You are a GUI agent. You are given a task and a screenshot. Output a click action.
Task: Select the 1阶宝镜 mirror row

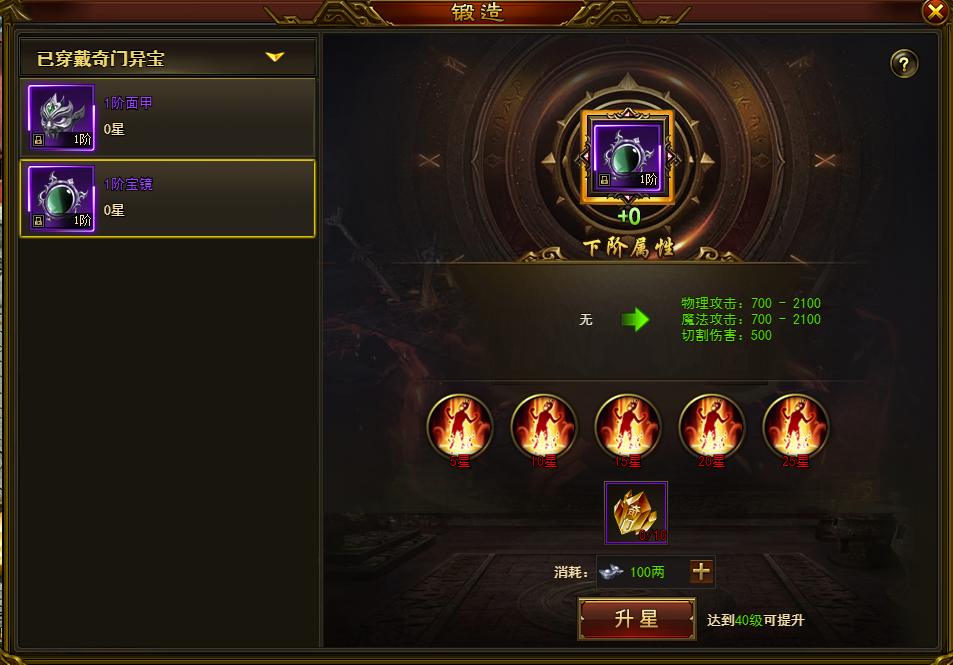coord(168,198)
